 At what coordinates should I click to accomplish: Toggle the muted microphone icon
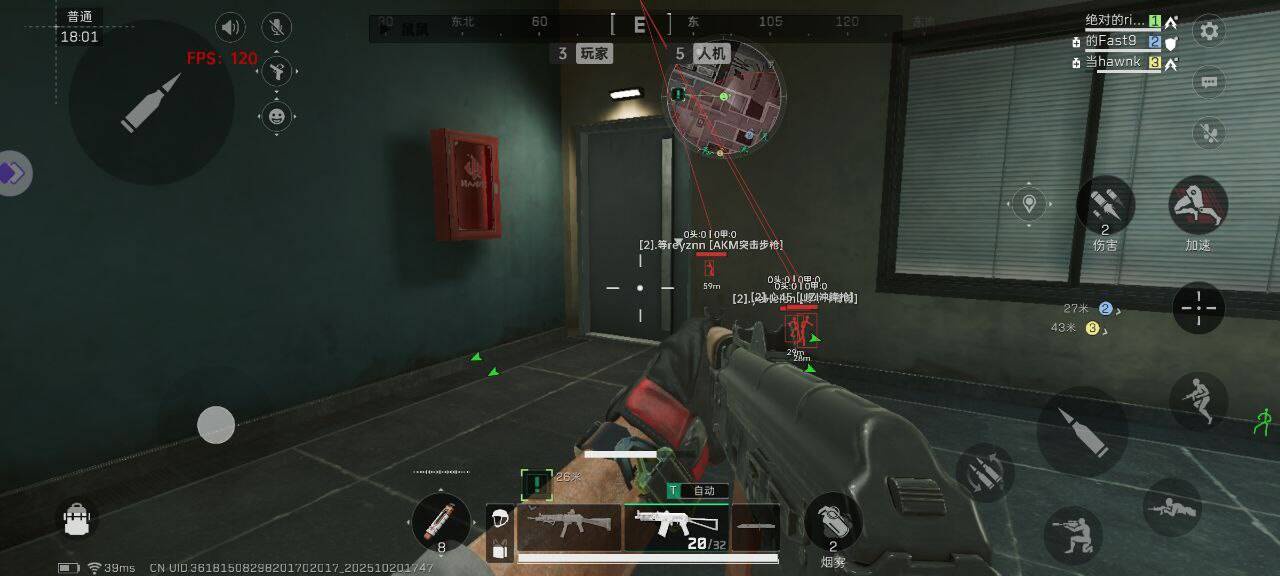pyautogui.click(x=276, y=27)
